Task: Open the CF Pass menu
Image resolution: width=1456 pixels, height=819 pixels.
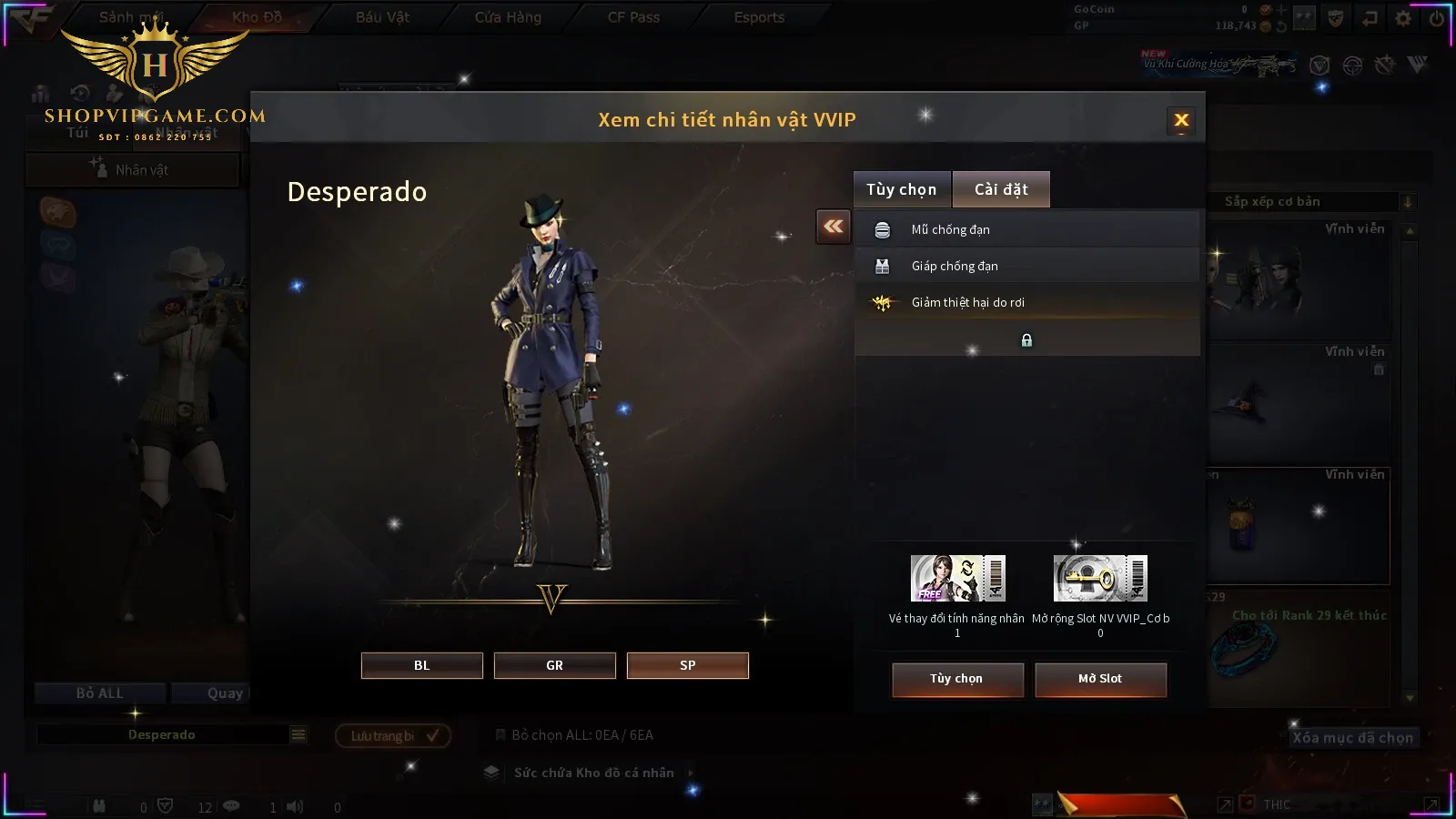Action: pos(633,17)
